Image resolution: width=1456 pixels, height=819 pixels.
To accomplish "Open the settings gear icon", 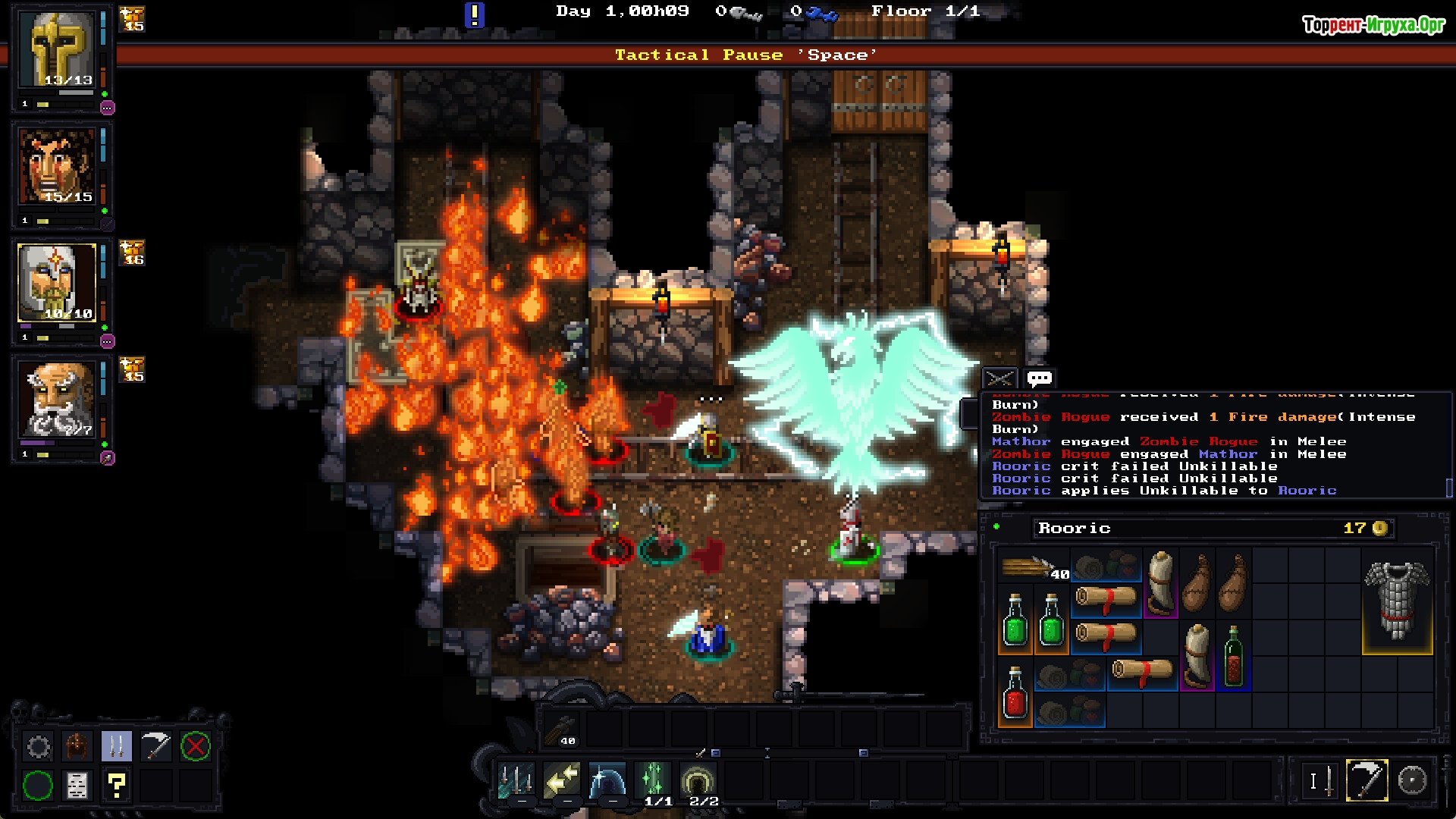I will click(38, 747).
